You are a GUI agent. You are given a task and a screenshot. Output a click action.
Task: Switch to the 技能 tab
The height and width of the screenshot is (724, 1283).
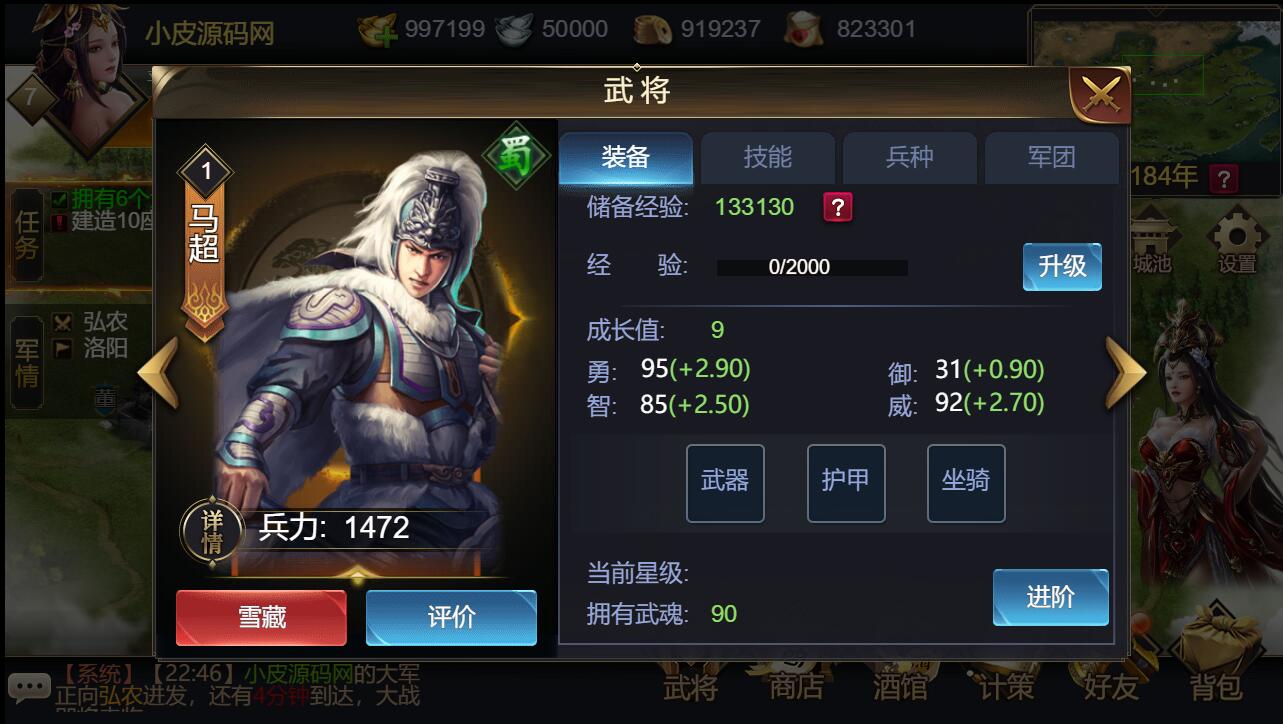pos(767,157)
